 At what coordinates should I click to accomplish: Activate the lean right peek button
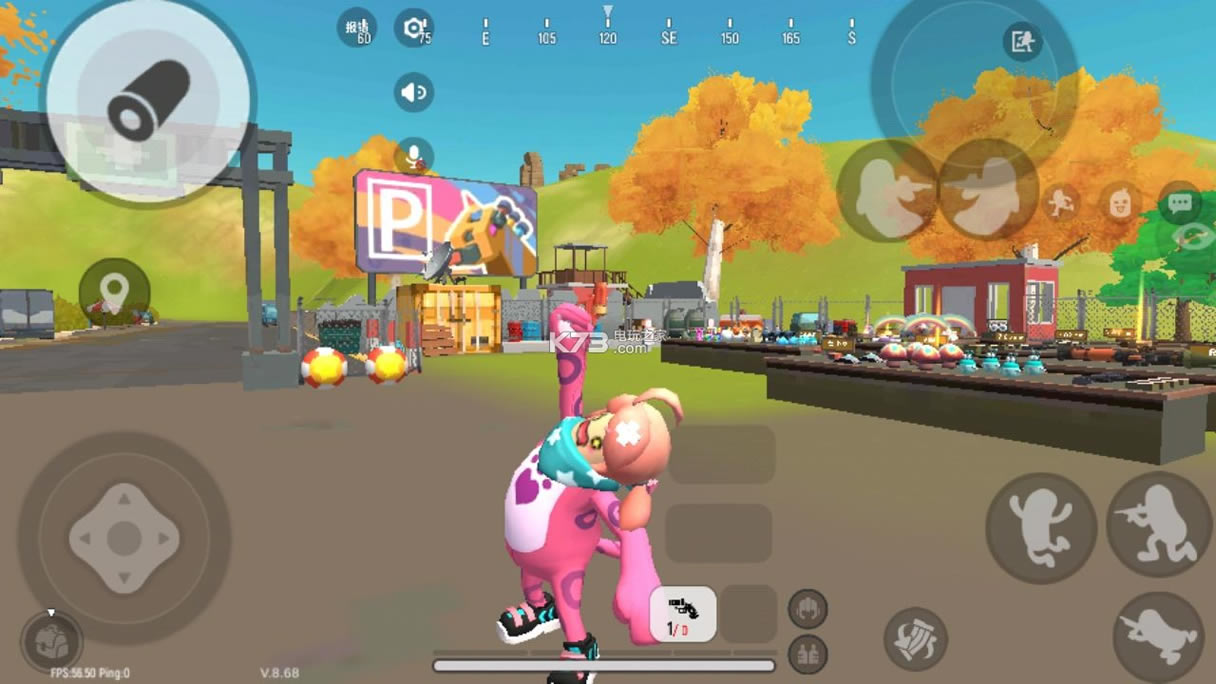[x=988, y=190]
